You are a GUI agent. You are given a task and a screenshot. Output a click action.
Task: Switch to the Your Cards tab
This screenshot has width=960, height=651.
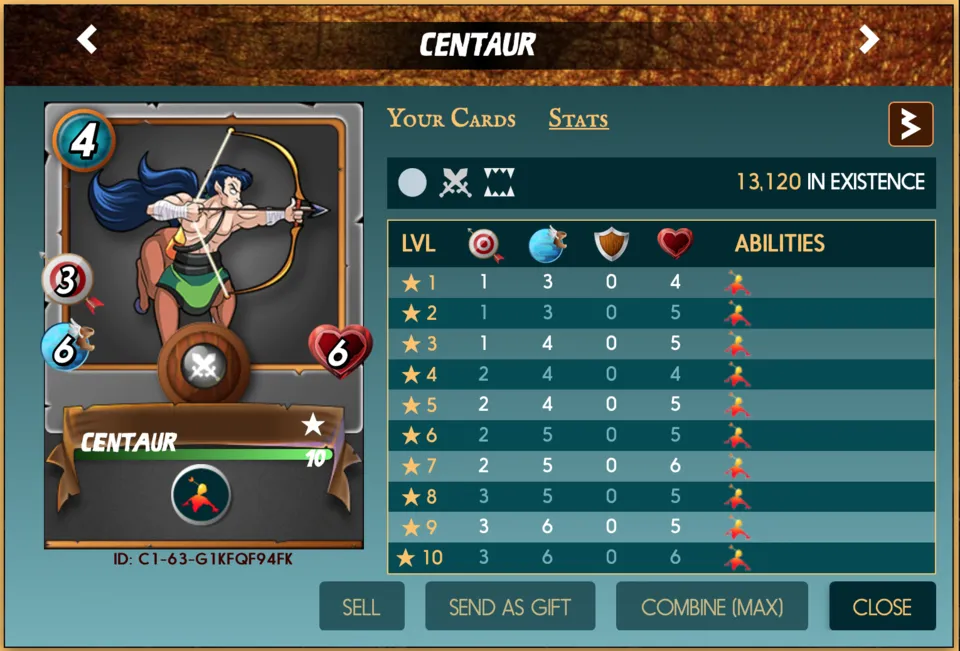click(451, 119)
